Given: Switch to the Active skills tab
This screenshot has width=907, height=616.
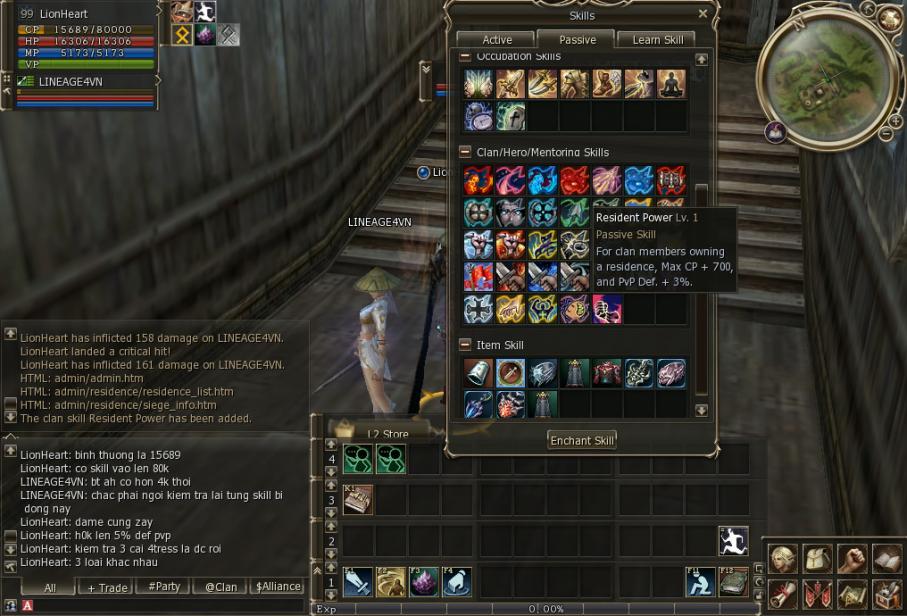Looking at the screenshot, I should tap(497, 40).
